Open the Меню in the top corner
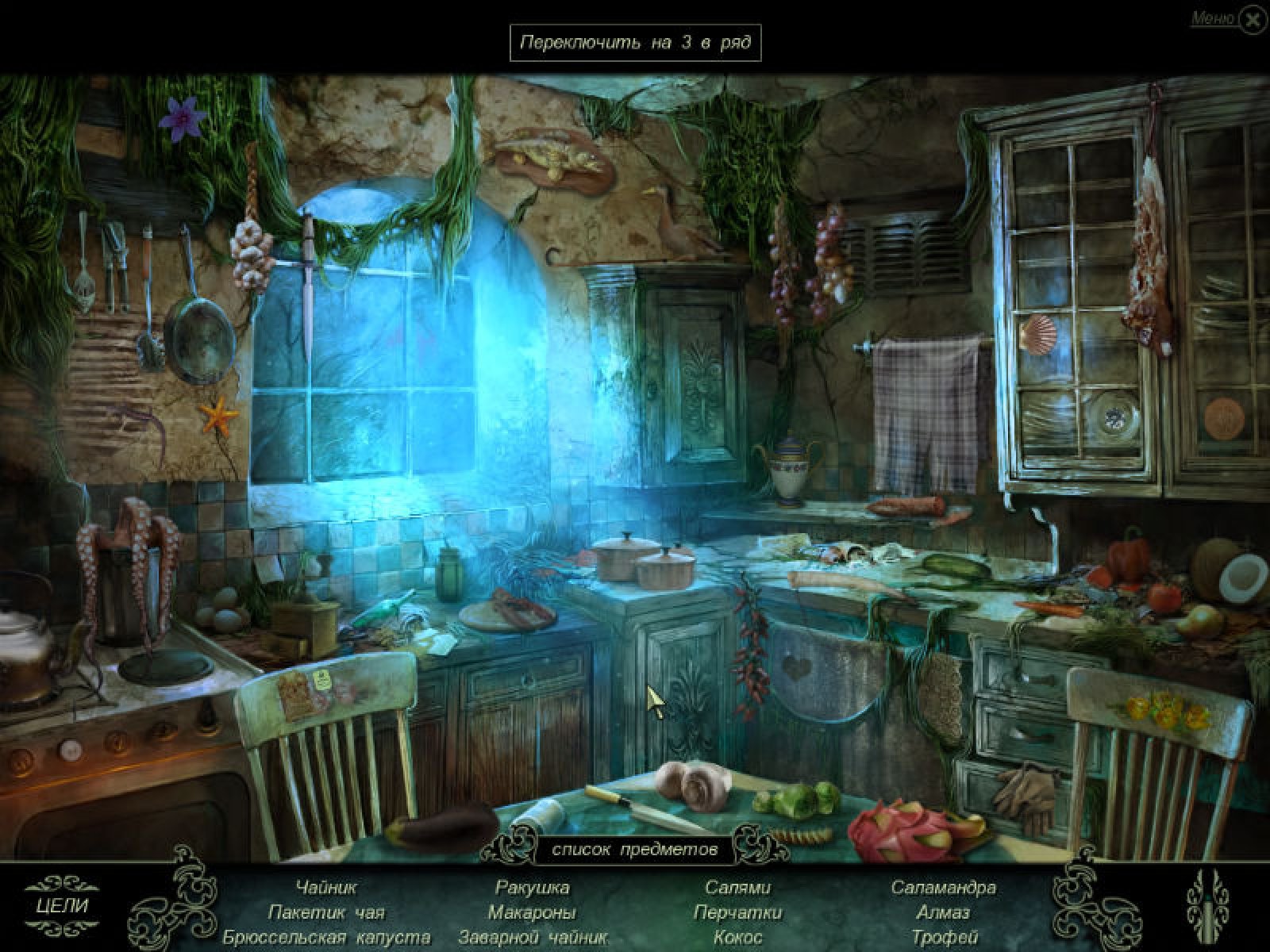 [x=1214, y=19]
